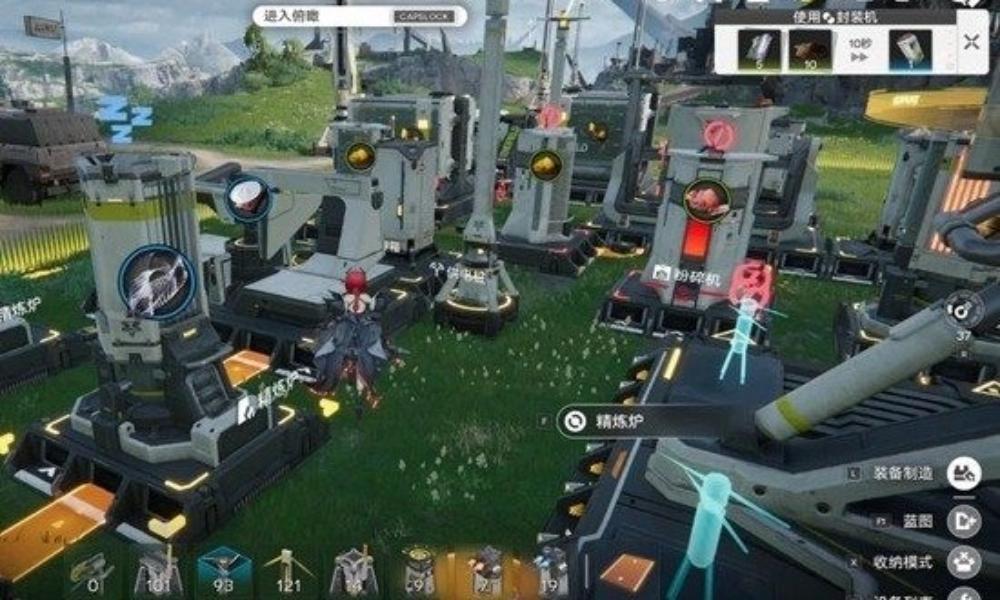This screenshot has height=600, width=1000.
Task: Toggle 收纳模式 storage mode
Action: (x=963, y=562)
